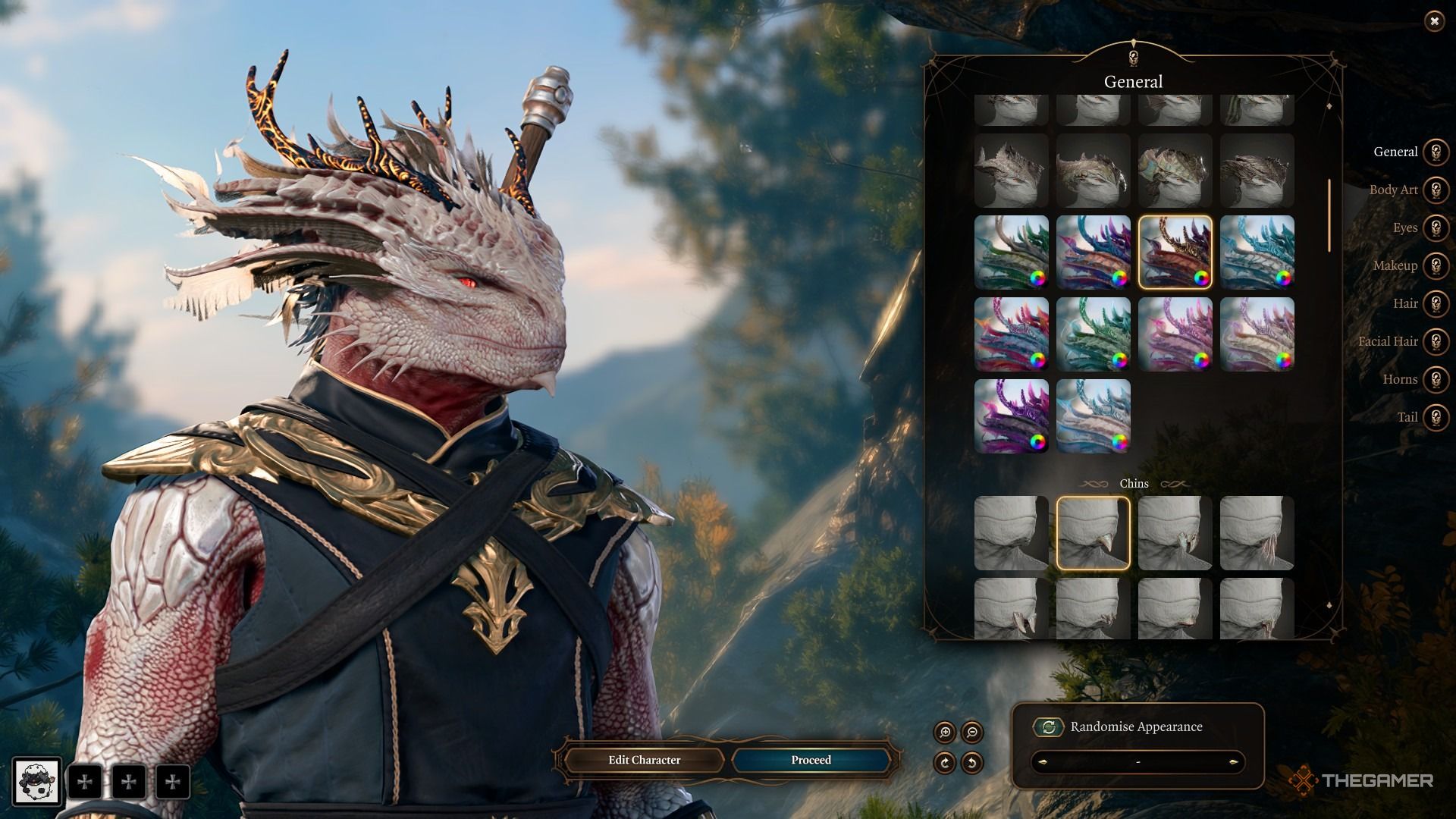This screenshot has width=1456, height=819.
Task: Pick the highlighted chin option thumbnail
Action: click(1093, 533)
